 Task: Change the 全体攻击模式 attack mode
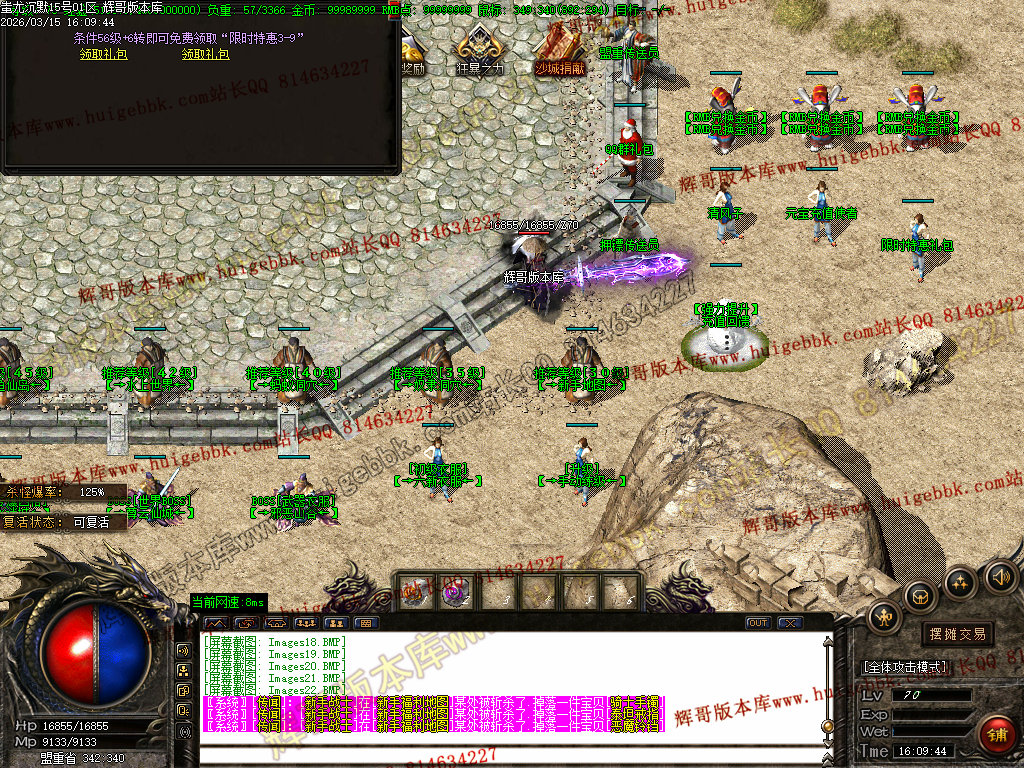tap(905, 666)
